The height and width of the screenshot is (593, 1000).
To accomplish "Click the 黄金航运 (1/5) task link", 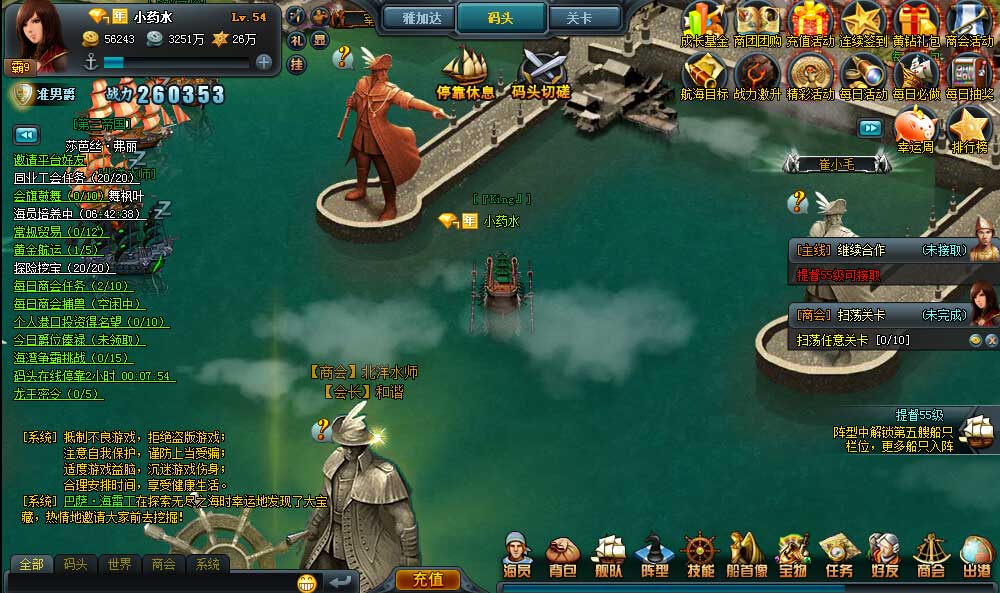I will pos(57,250).
